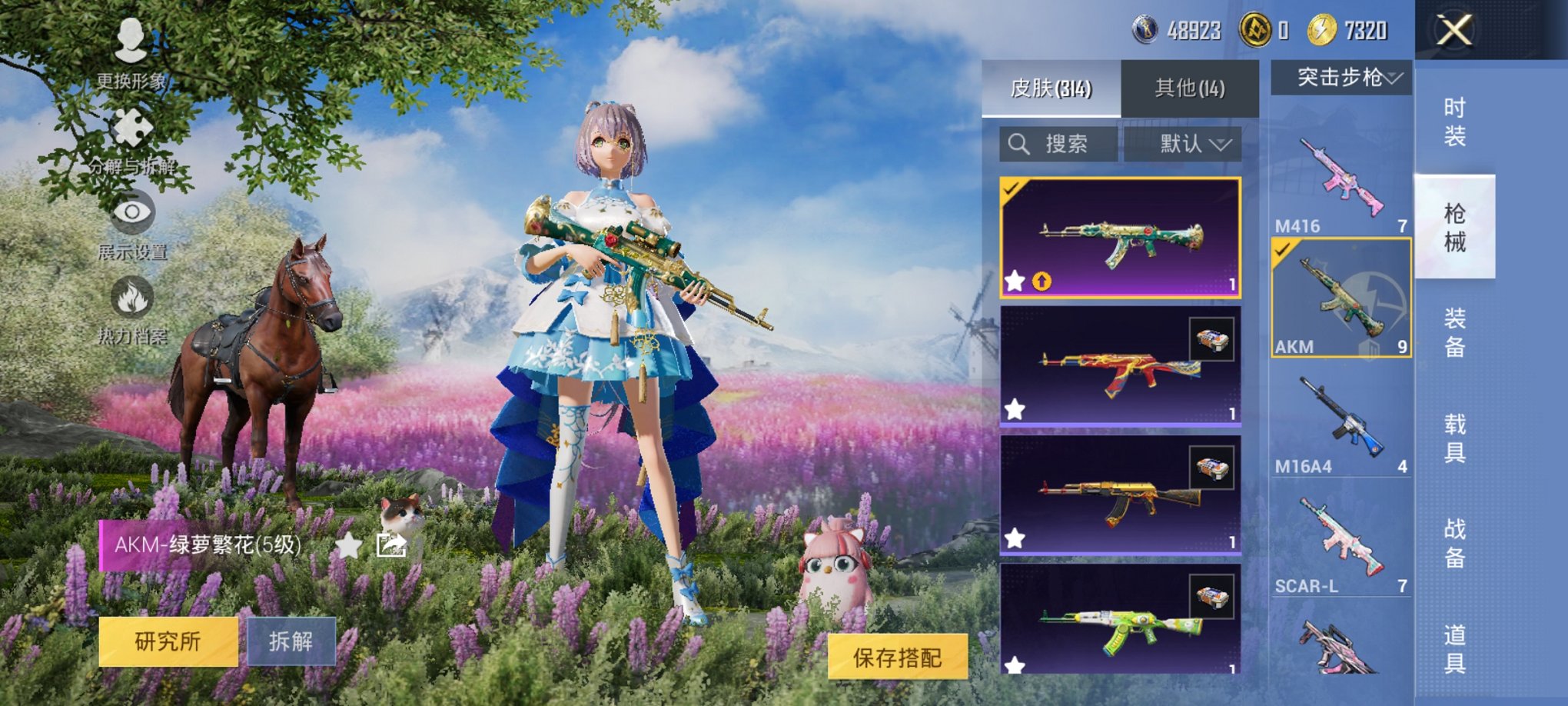1568x706 pixels.
Task: Open the search 搜索 field
Action: pos(1056,143)
